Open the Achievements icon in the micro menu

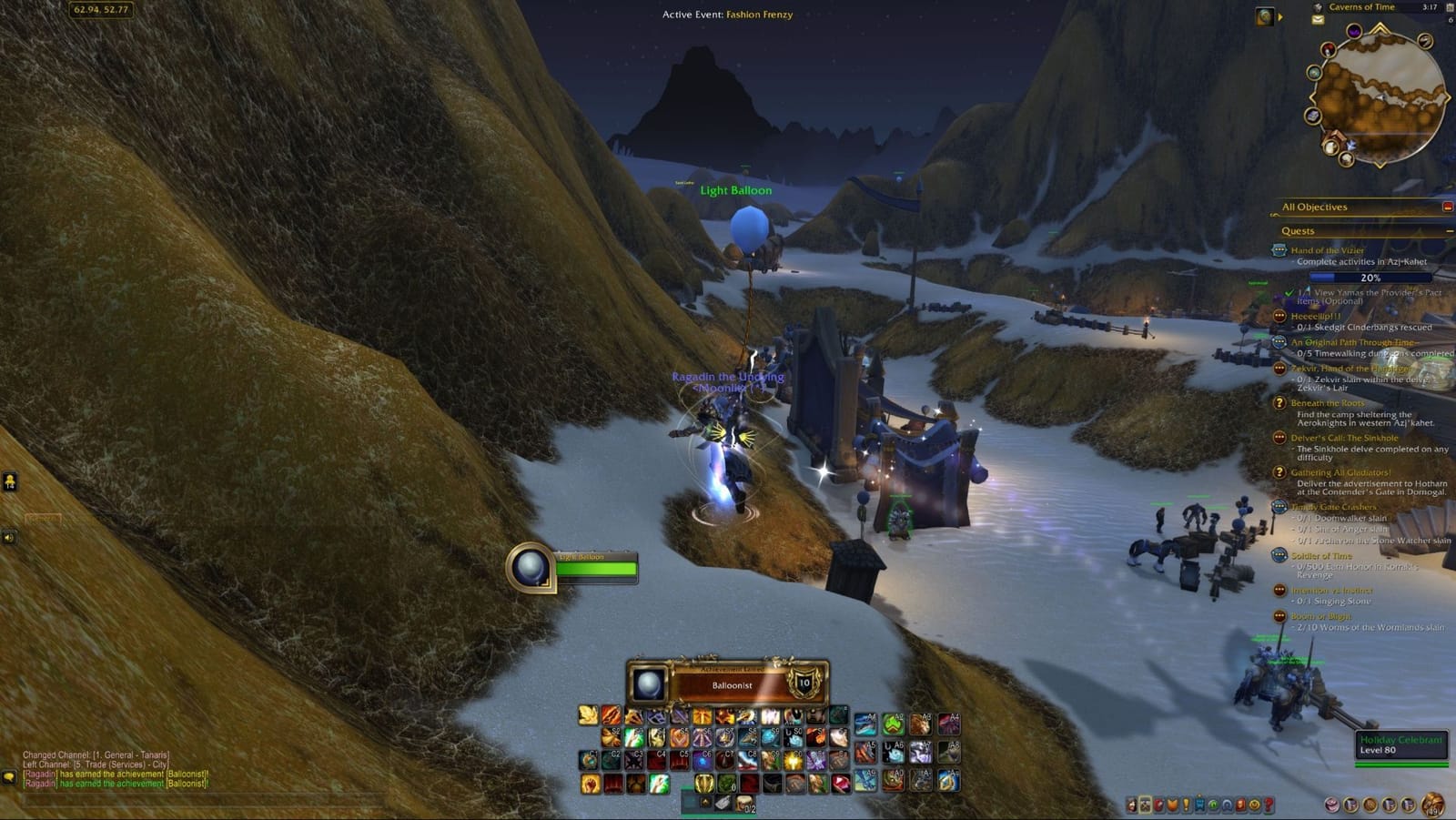(x=1172, y=804)
